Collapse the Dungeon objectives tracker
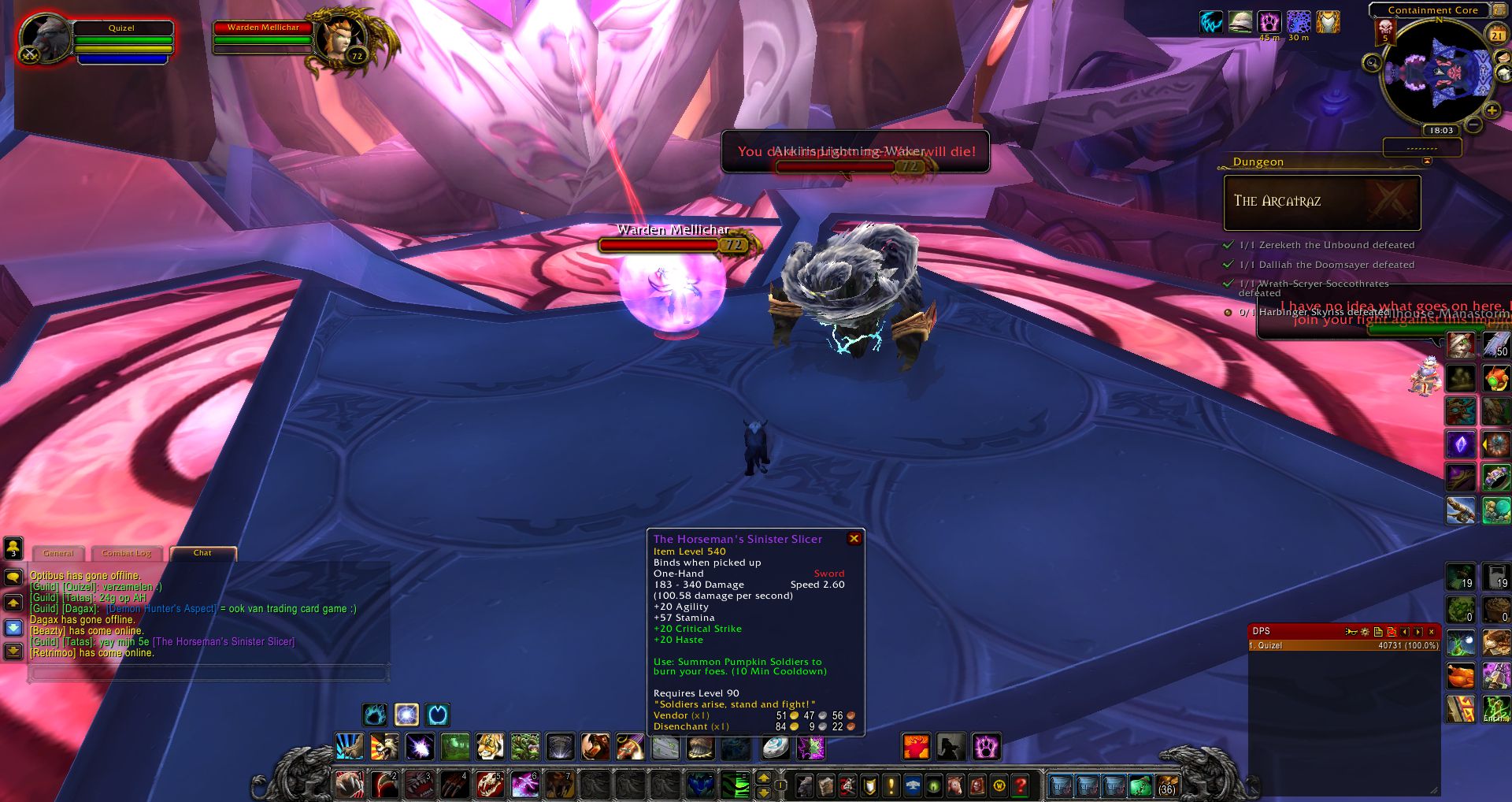The height and width of the screenshot is (802, 1512). pos(1427,162)
